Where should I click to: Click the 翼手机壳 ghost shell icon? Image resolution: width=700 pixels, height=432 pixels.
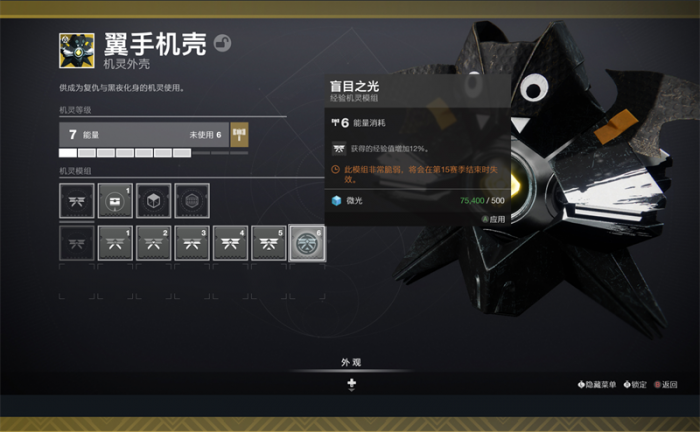[x=77, y=50]
